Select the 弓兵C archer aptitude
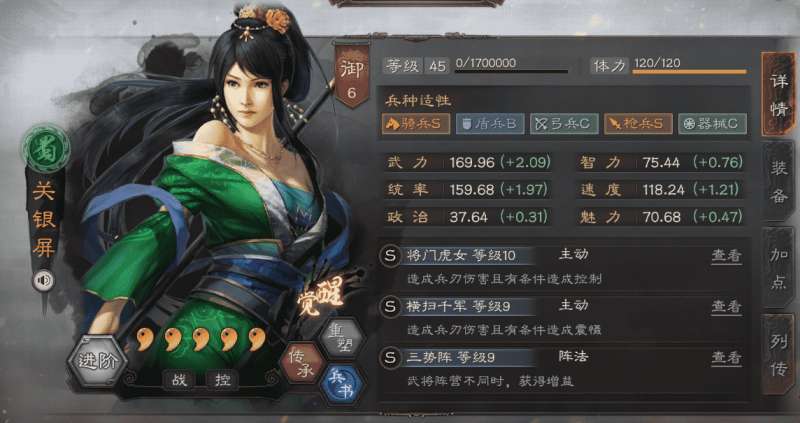This screenshot has height=423, width=800. [x=561, y=123]
